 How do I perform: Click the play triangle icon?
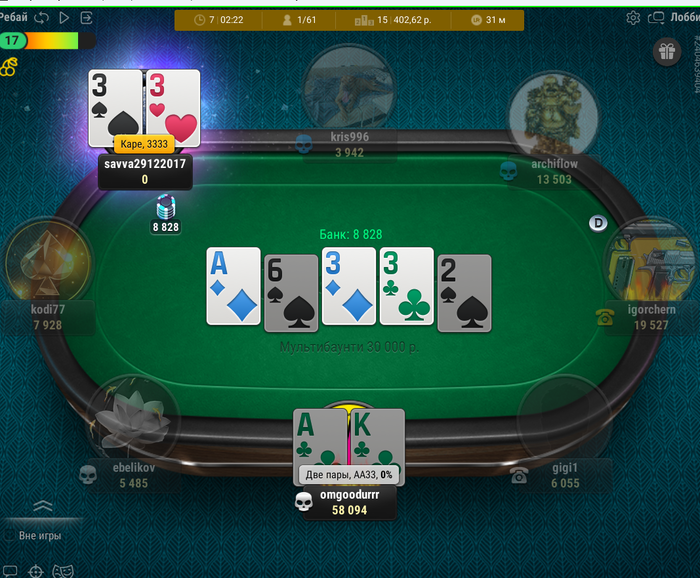coord(64,18)
